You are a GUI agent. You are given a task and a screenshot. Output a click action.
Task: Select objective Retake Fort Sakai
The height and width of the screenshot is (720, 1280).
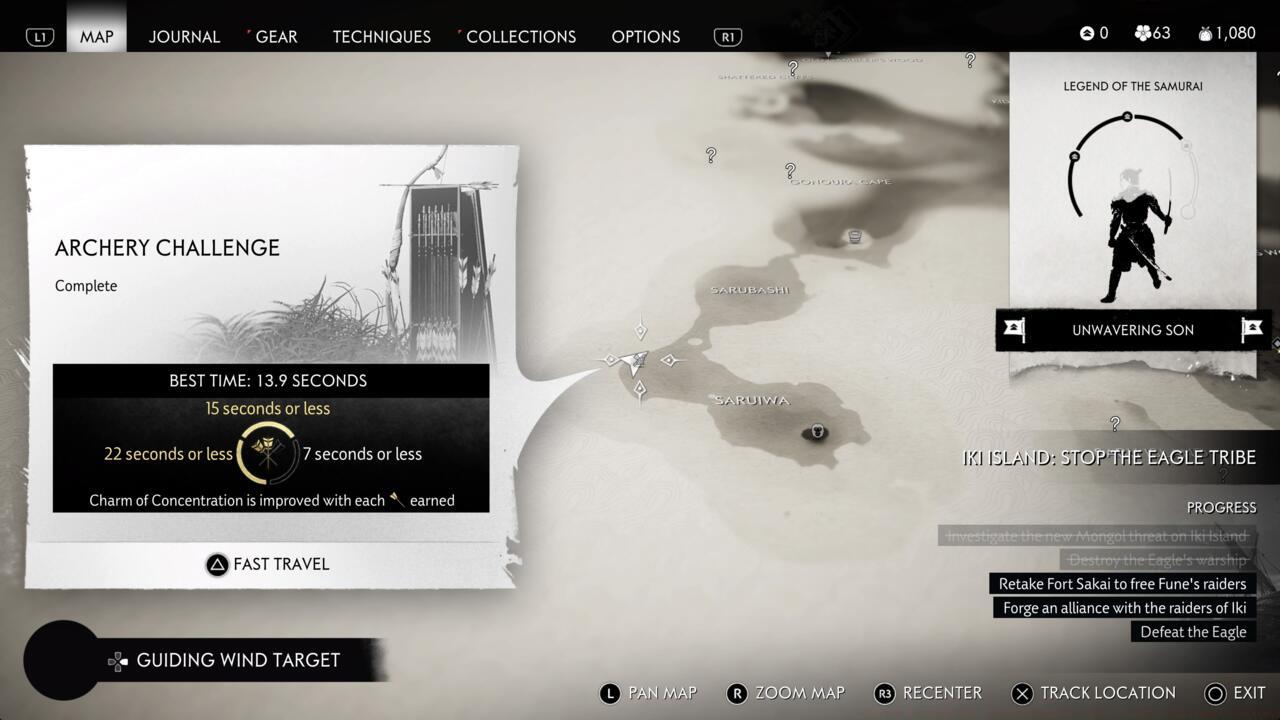[1121, 584]
